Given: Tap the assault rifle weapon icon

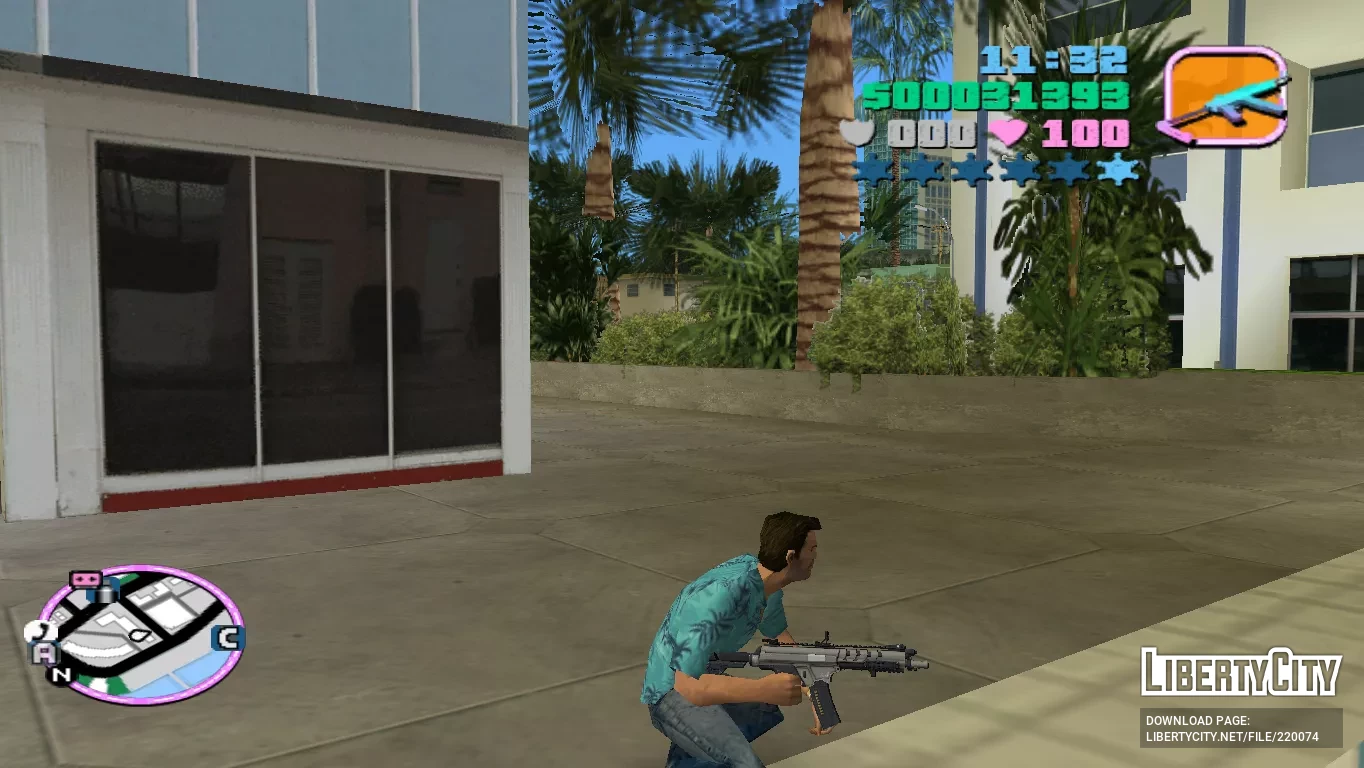Looking at the screenshot, I should (x=1224, y=96).
